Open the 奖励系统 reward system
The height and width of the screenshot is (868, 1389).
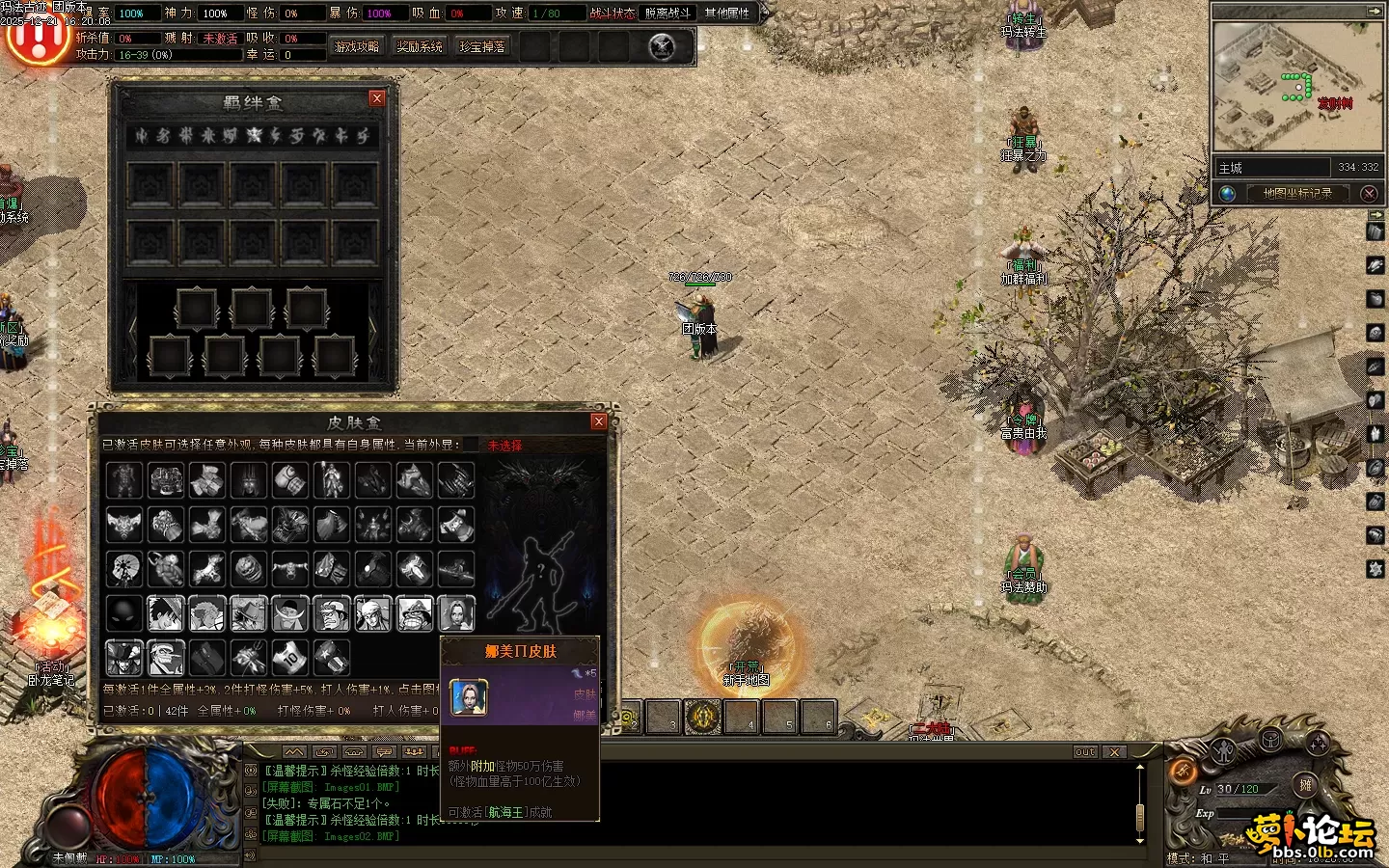(x=420, y=46)
